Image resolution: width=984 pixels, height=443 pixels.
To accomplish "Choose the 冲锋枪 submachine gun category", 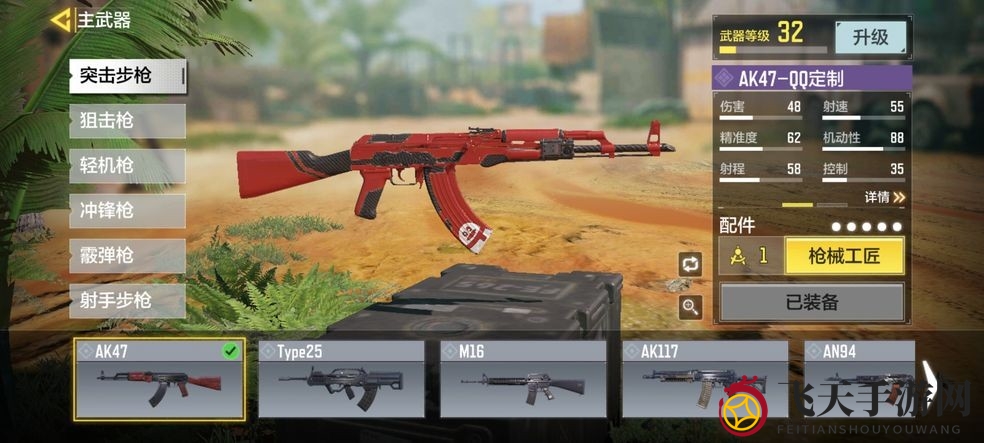I will coord(127,211).
